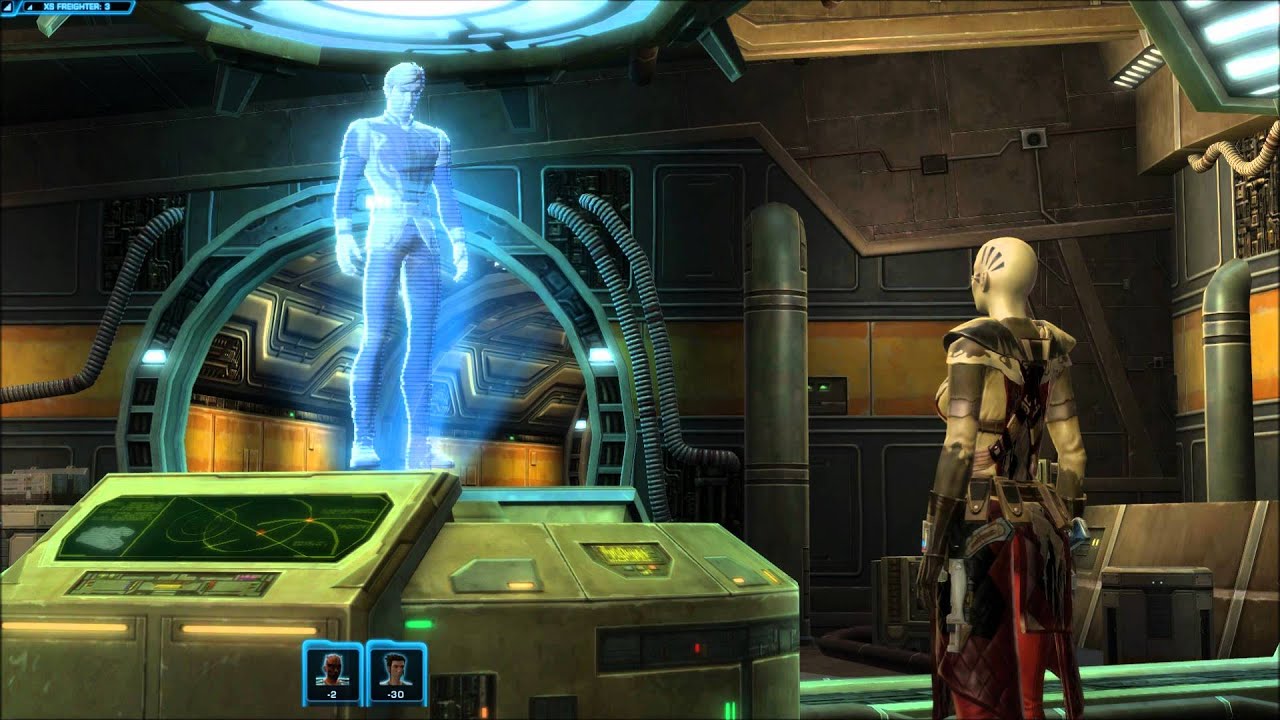
Task: Click the XS Freighter instance label
Action: pyautogui.click(x=76, y=7)
